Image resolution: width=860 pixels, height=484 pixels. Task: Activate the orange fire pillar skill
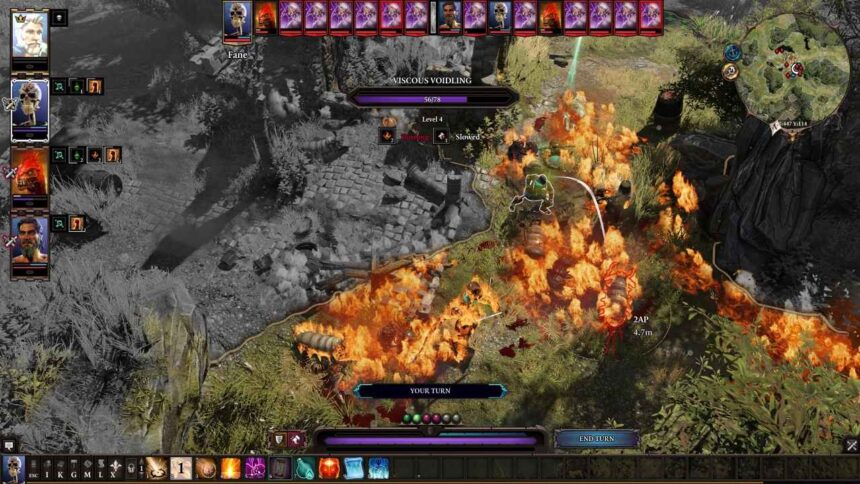pyautogui.click(x=231, y=468)
